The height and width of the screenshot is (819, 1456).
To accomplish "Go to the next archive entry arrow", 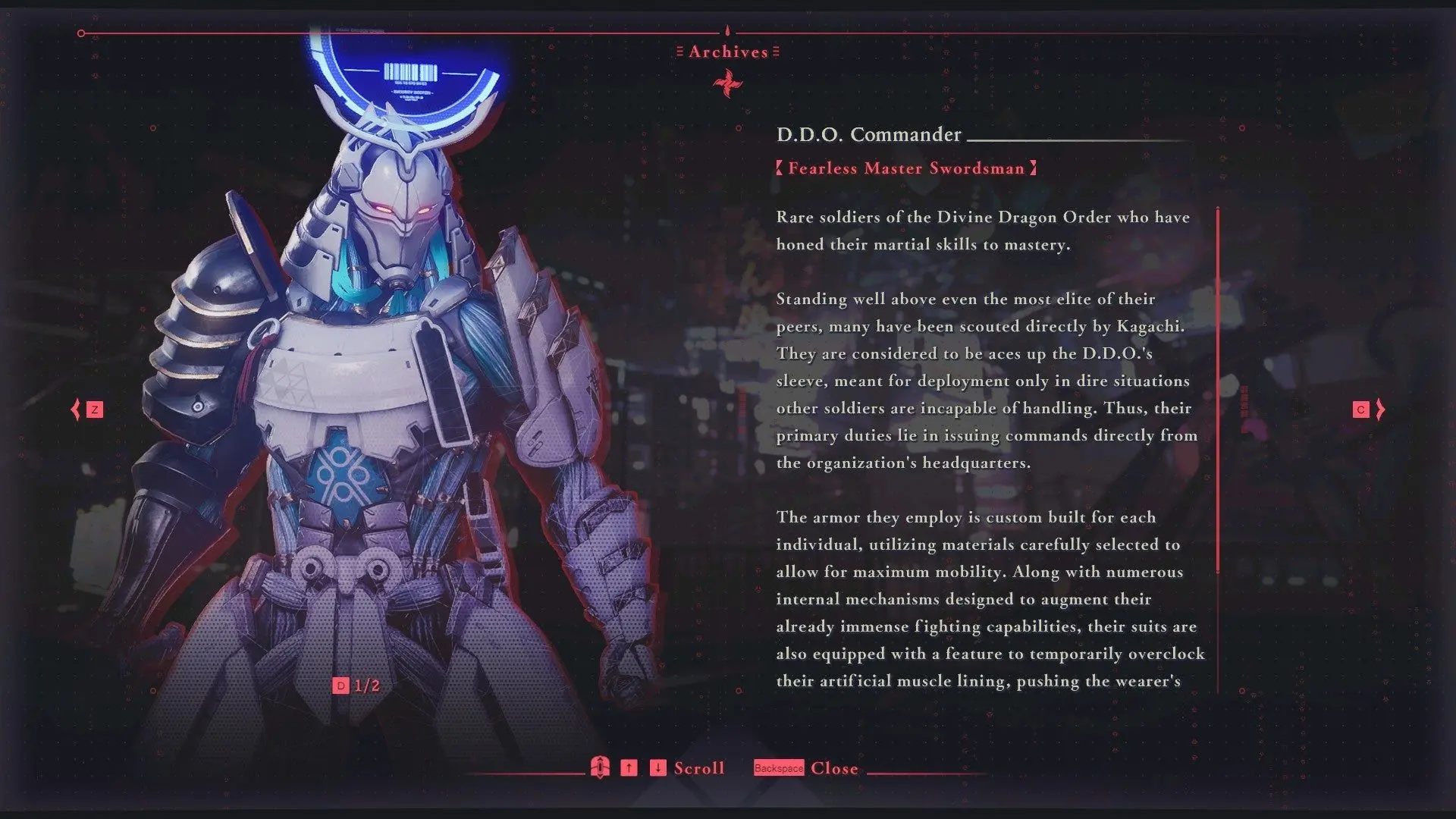I will pos(1379,409).
